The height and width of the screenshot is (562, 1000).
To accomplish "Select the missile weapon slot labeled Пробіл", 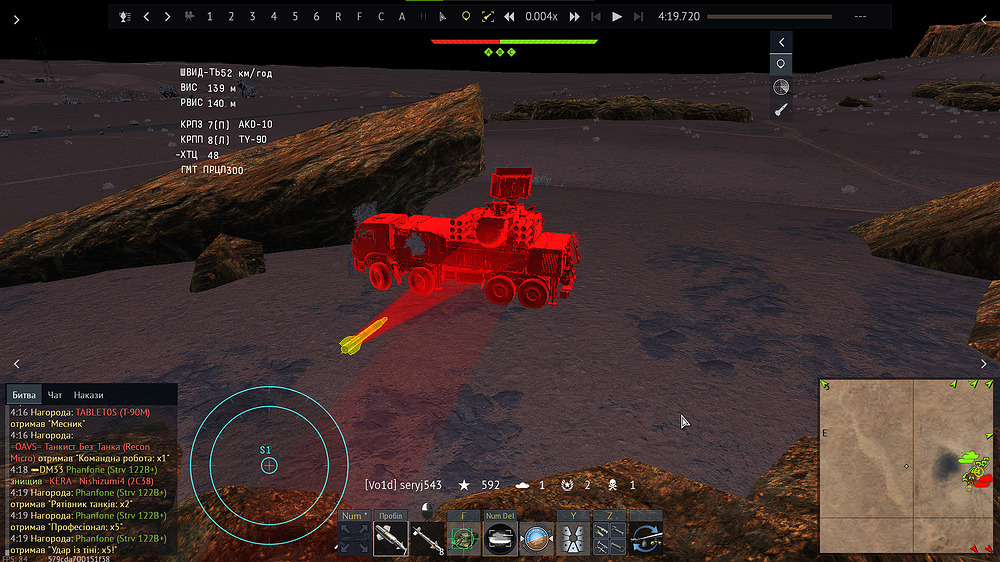I will 390,538.
